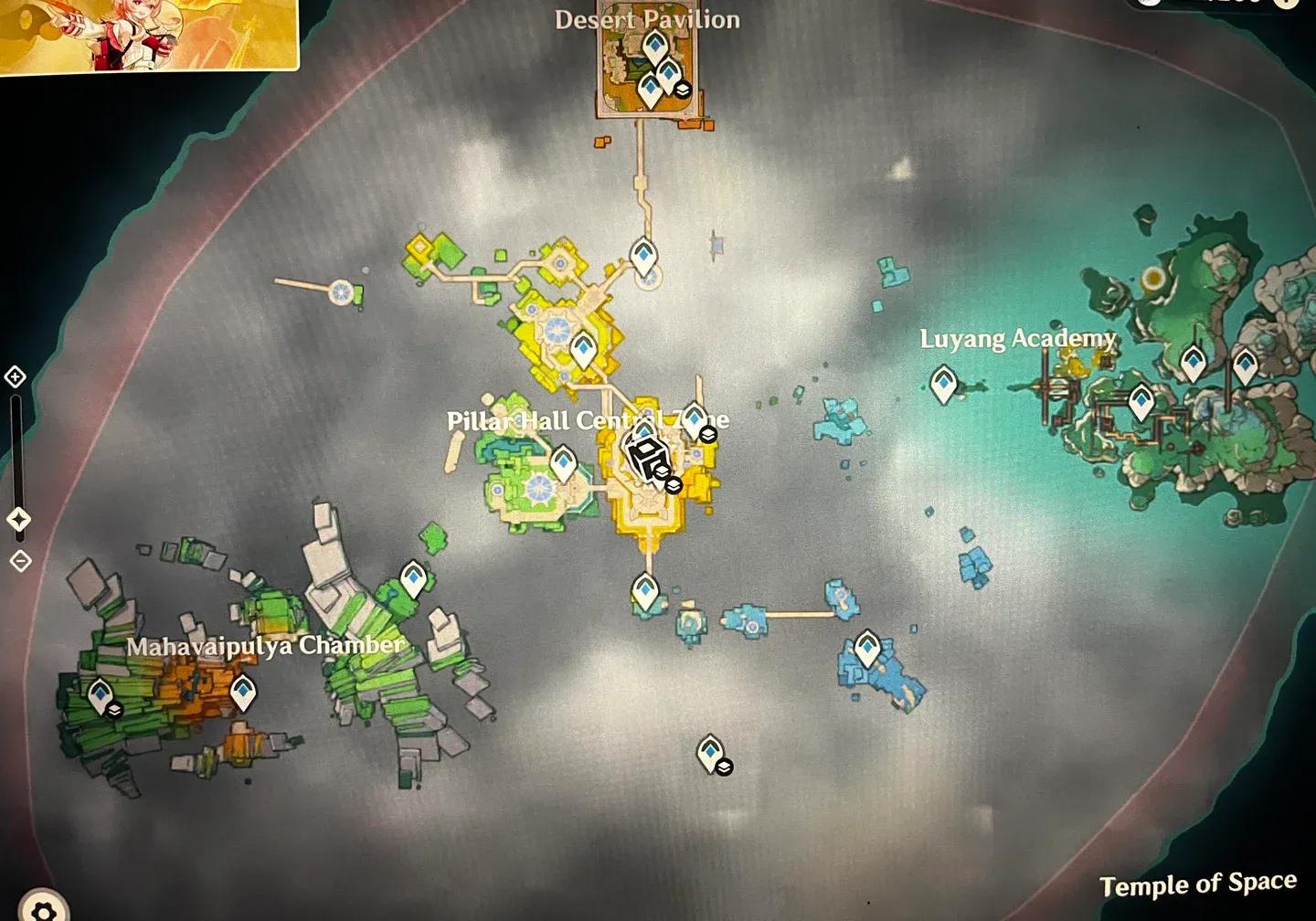This screenshot has height=921, width=1316.
Task: Click the map zoom-out minus button
Action: 20,560
